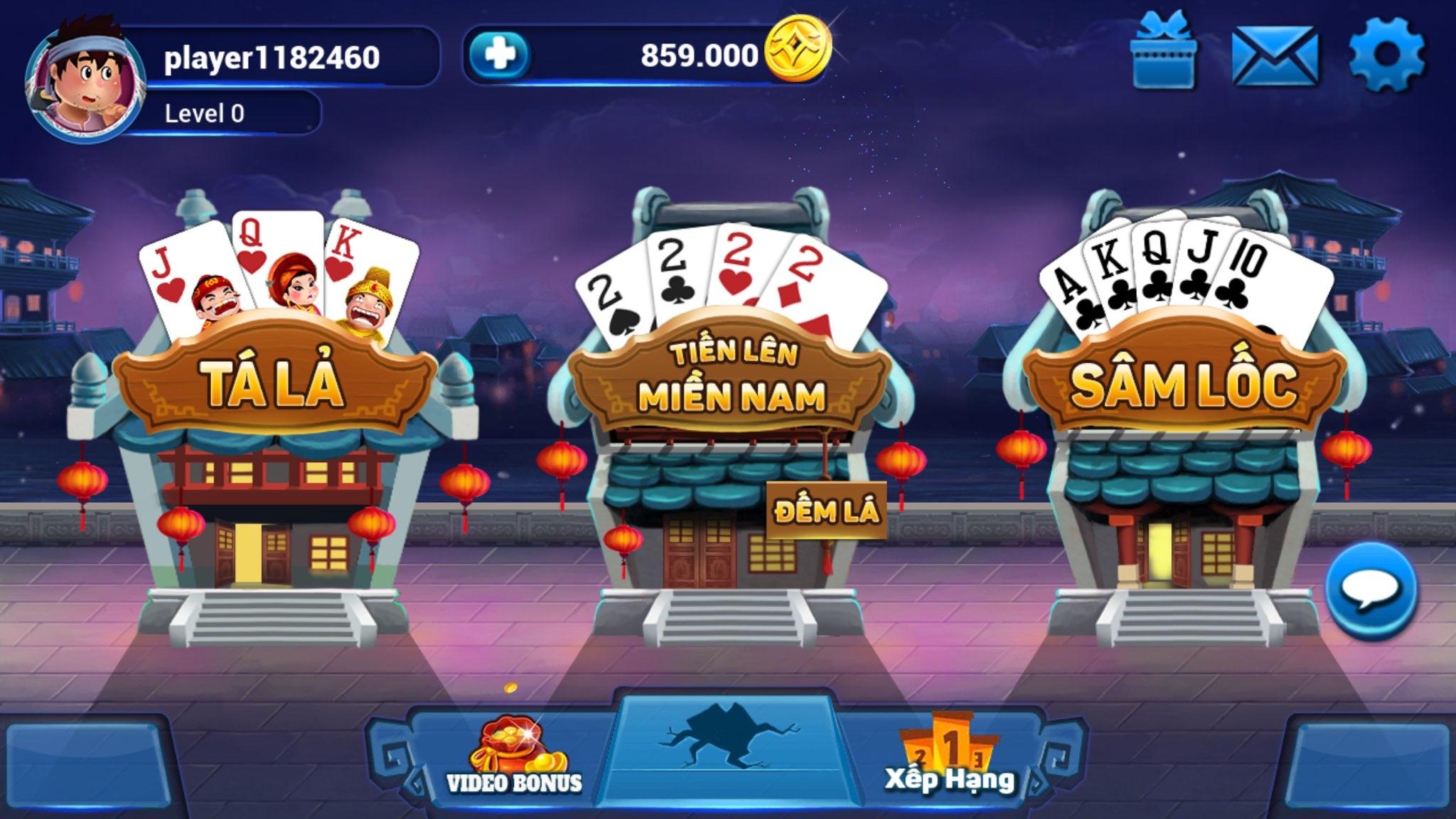Open the chat speech bubble

[1371, 589]
